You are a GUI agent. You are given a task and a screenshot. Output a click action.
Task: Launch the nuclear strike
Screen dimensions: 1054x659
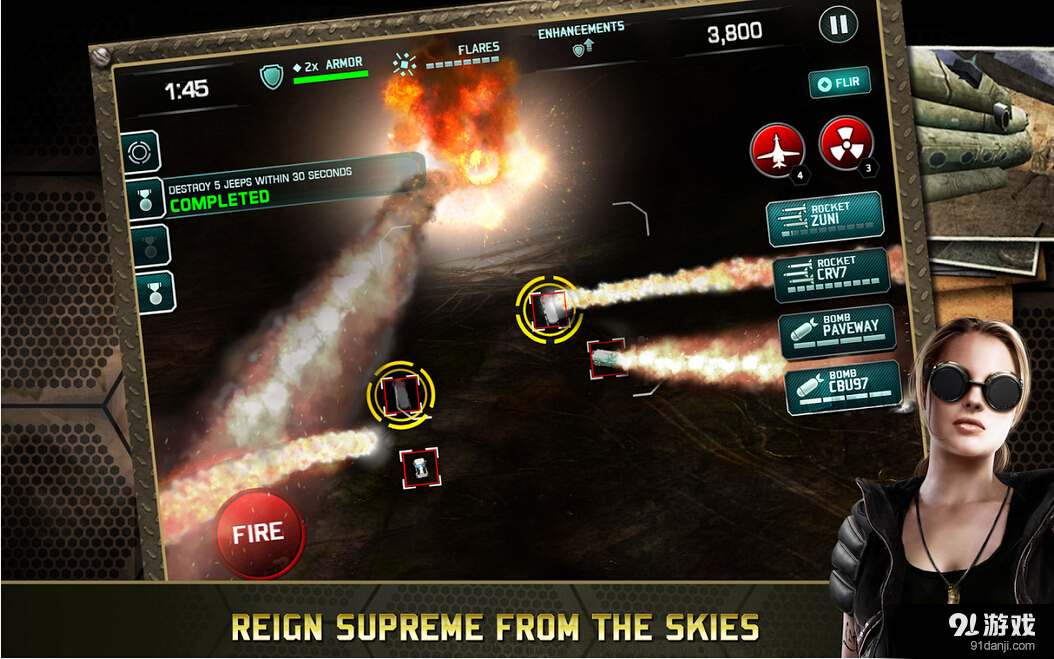(x=846, y=143)
